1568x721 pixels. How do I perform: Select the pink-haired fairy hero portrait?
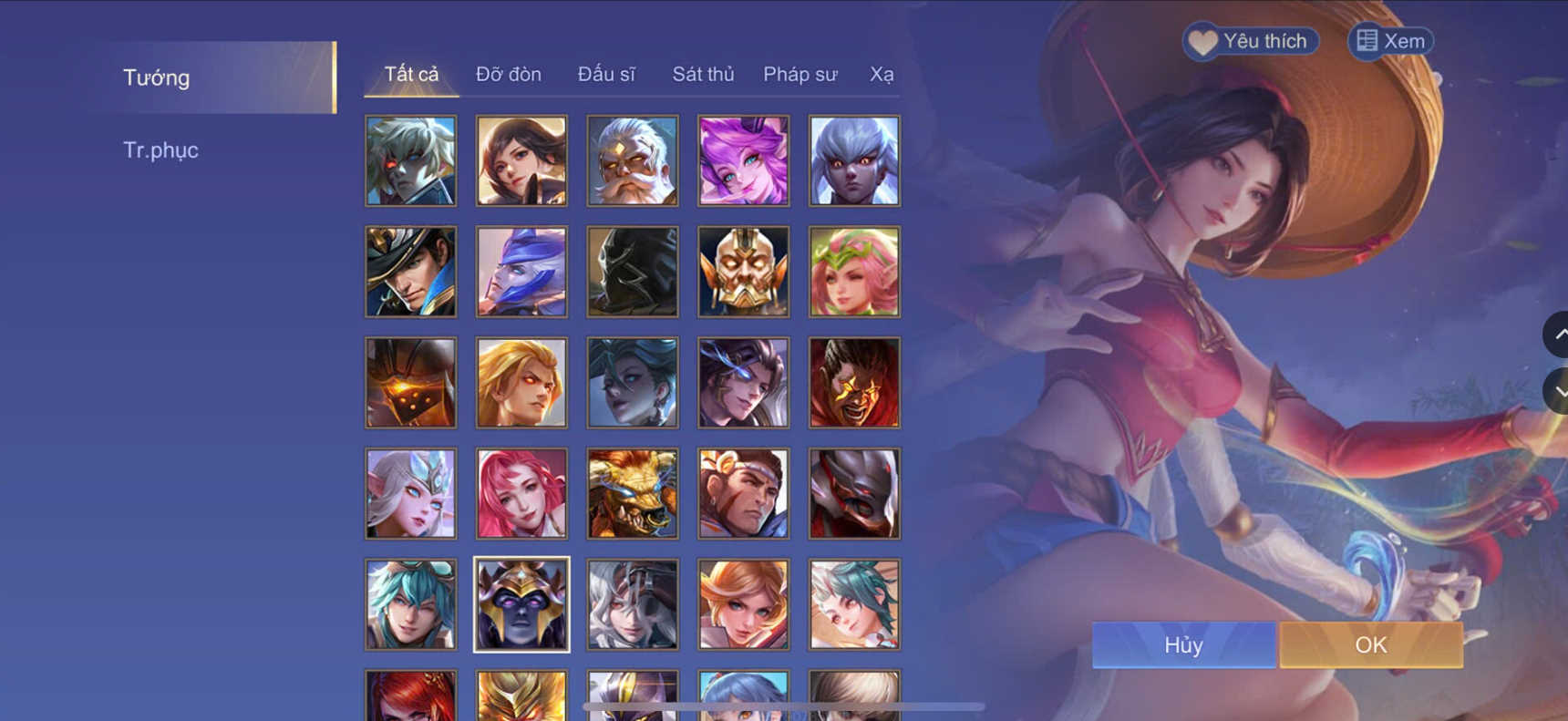click(854, 271)
